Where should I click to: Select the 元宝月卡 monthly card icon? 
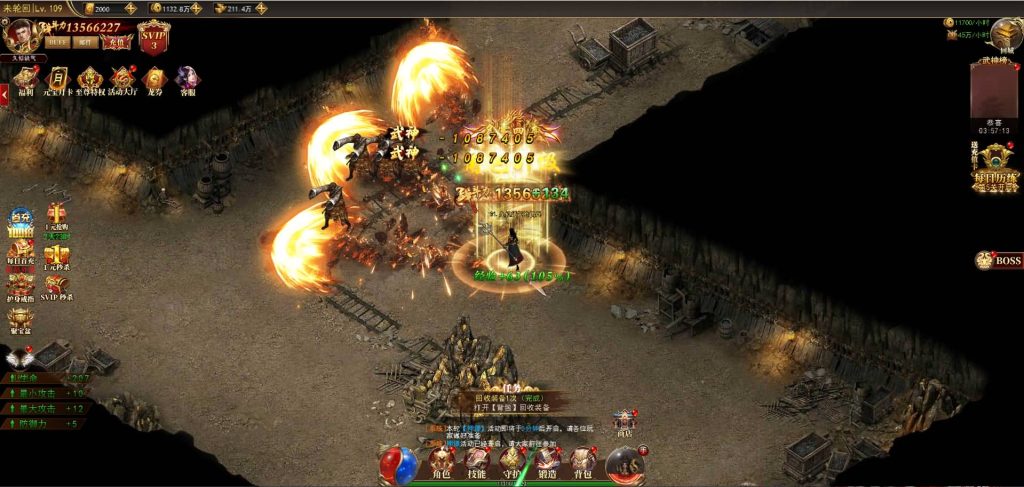coord(58,80)
